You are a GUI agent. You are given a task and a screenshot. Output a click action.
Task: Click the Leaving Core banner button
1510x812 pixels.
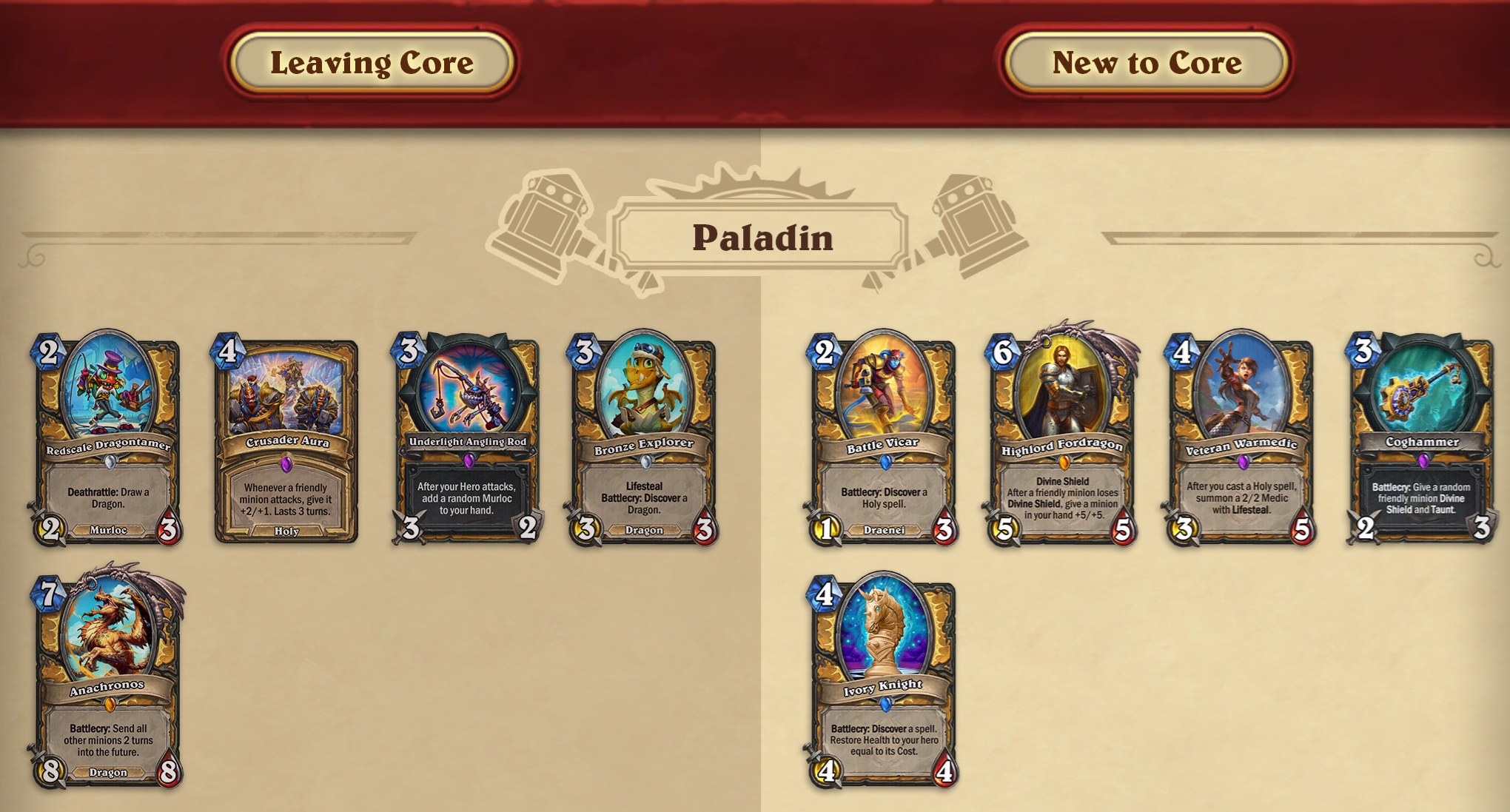click(372, 63)
